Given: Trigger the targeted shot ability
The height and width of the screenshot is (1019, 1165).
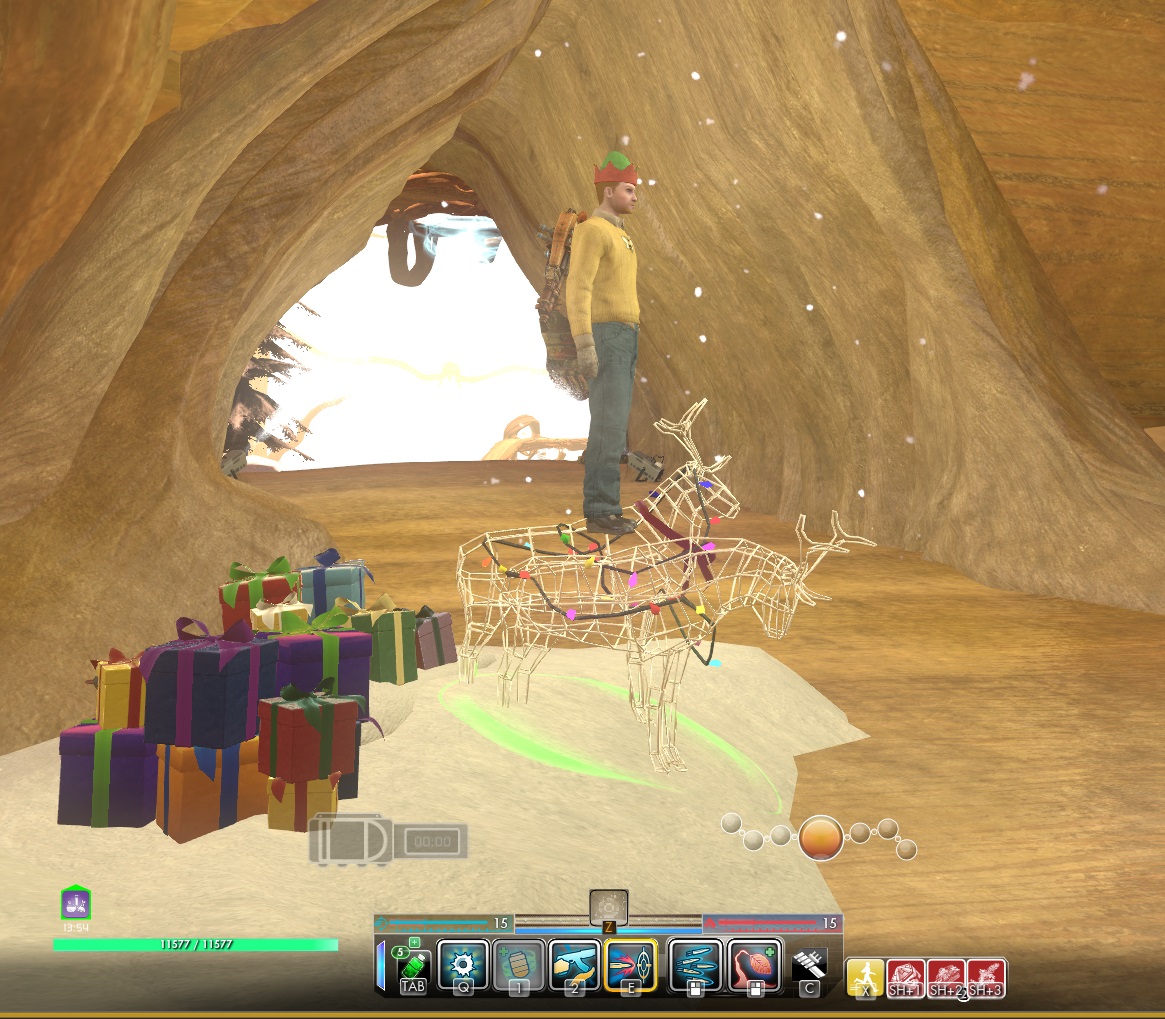Looking at the screenshot, I should click(x=630, y=965).
